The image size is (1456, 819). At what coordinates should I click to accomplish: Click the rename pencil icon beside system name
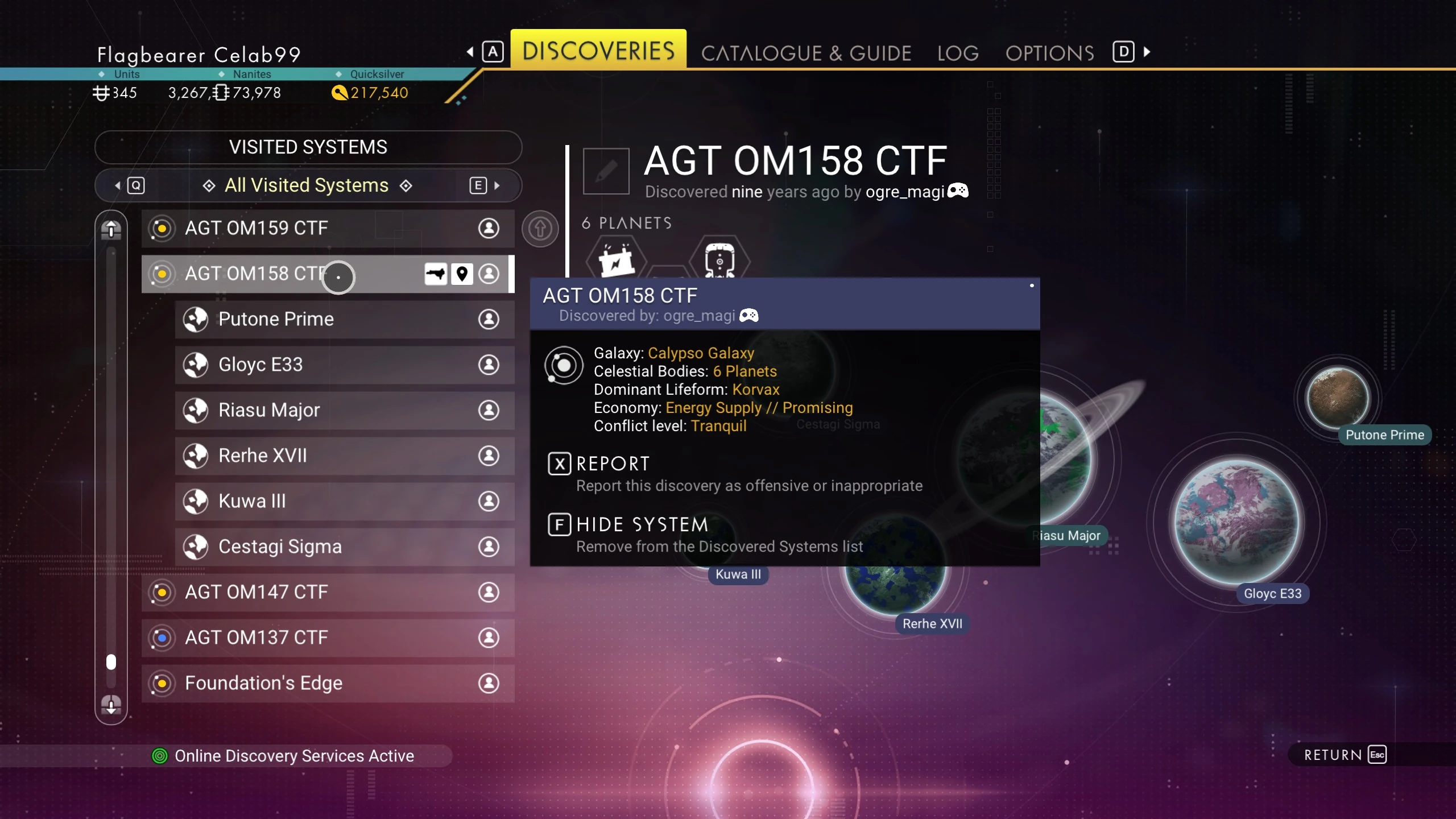click(x=606, y=171)
